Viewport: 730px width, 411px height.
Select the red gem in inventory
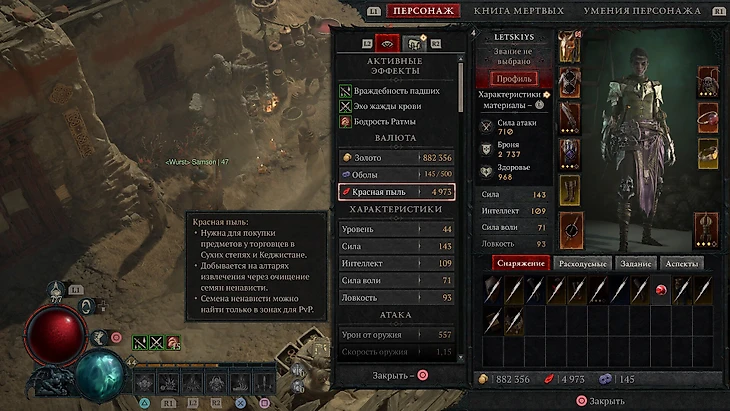(x=661, y=290)
